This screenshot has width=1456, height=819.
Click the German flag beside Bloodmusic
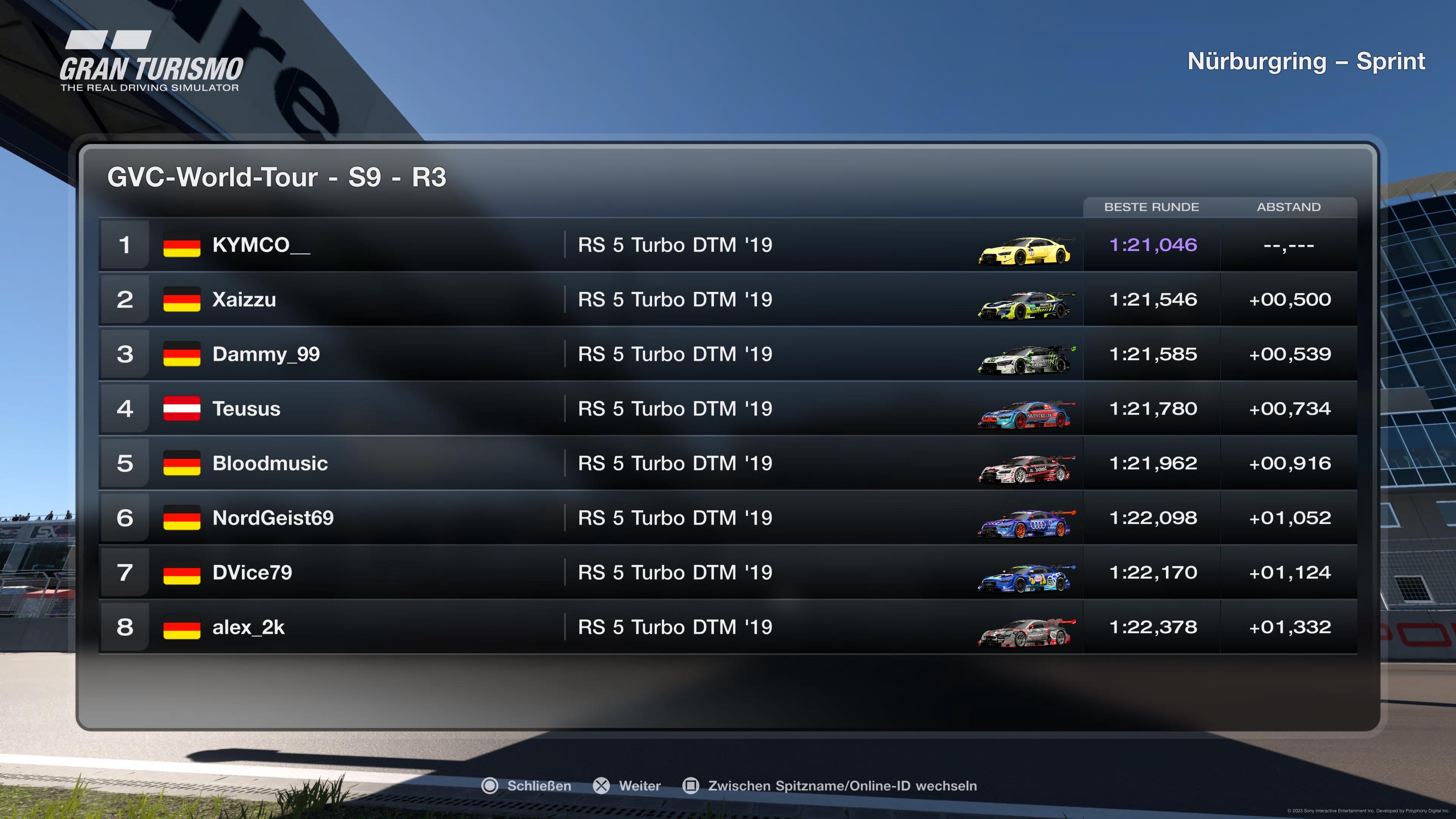(181, 463)
